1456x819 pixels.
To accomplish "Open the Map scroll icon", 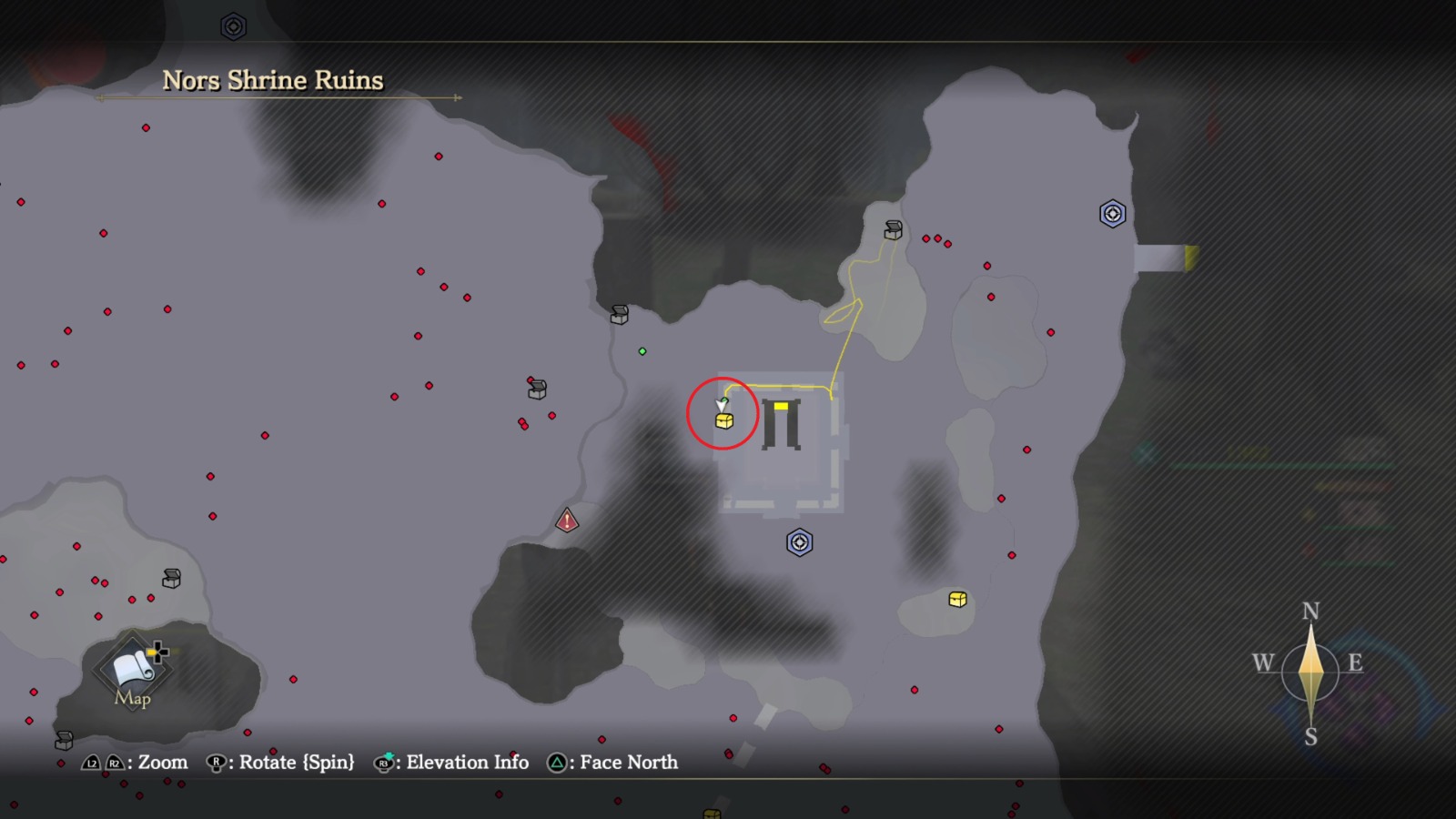I will coord(133,669).
